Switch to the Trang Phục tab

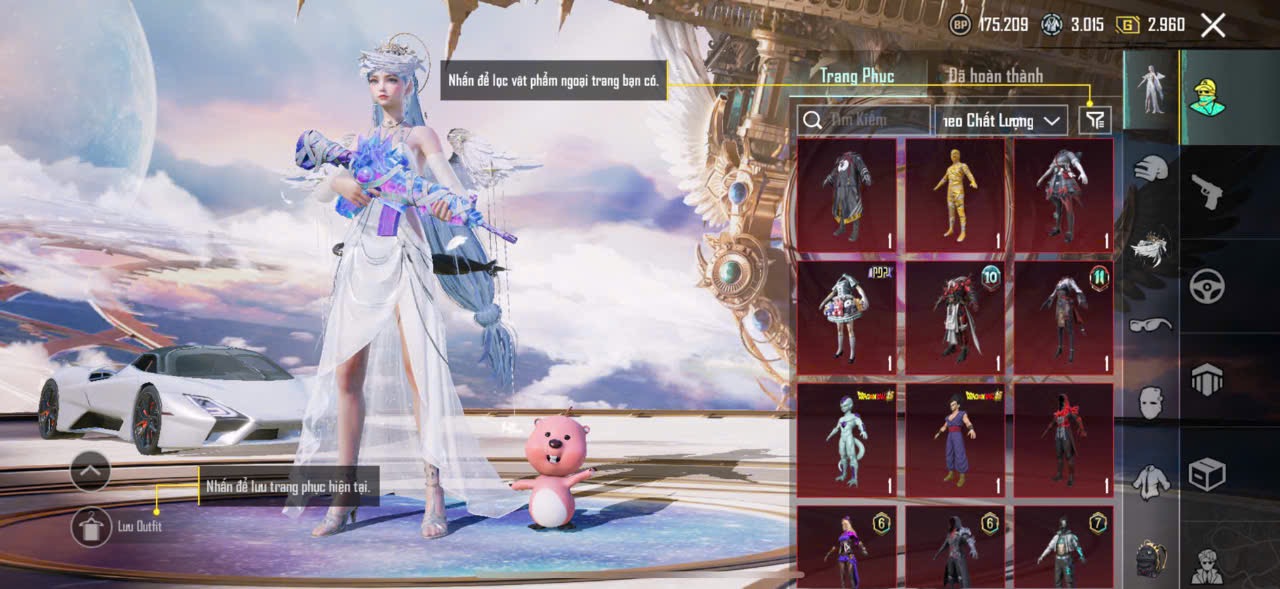click(x=857, y=76)
